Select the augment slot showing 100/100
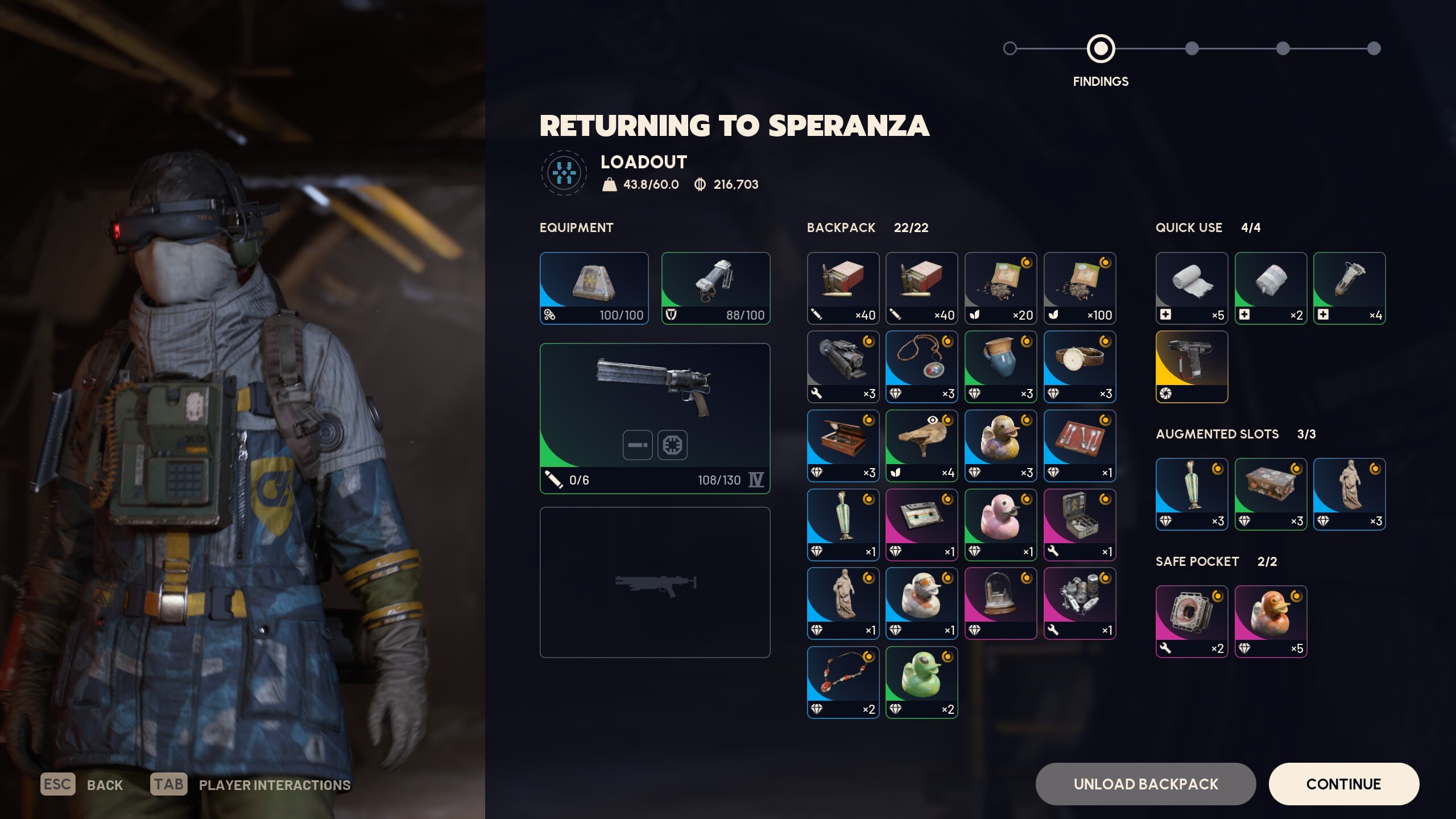Screen dimensions: 1456x819 click(x=594, y=288)
